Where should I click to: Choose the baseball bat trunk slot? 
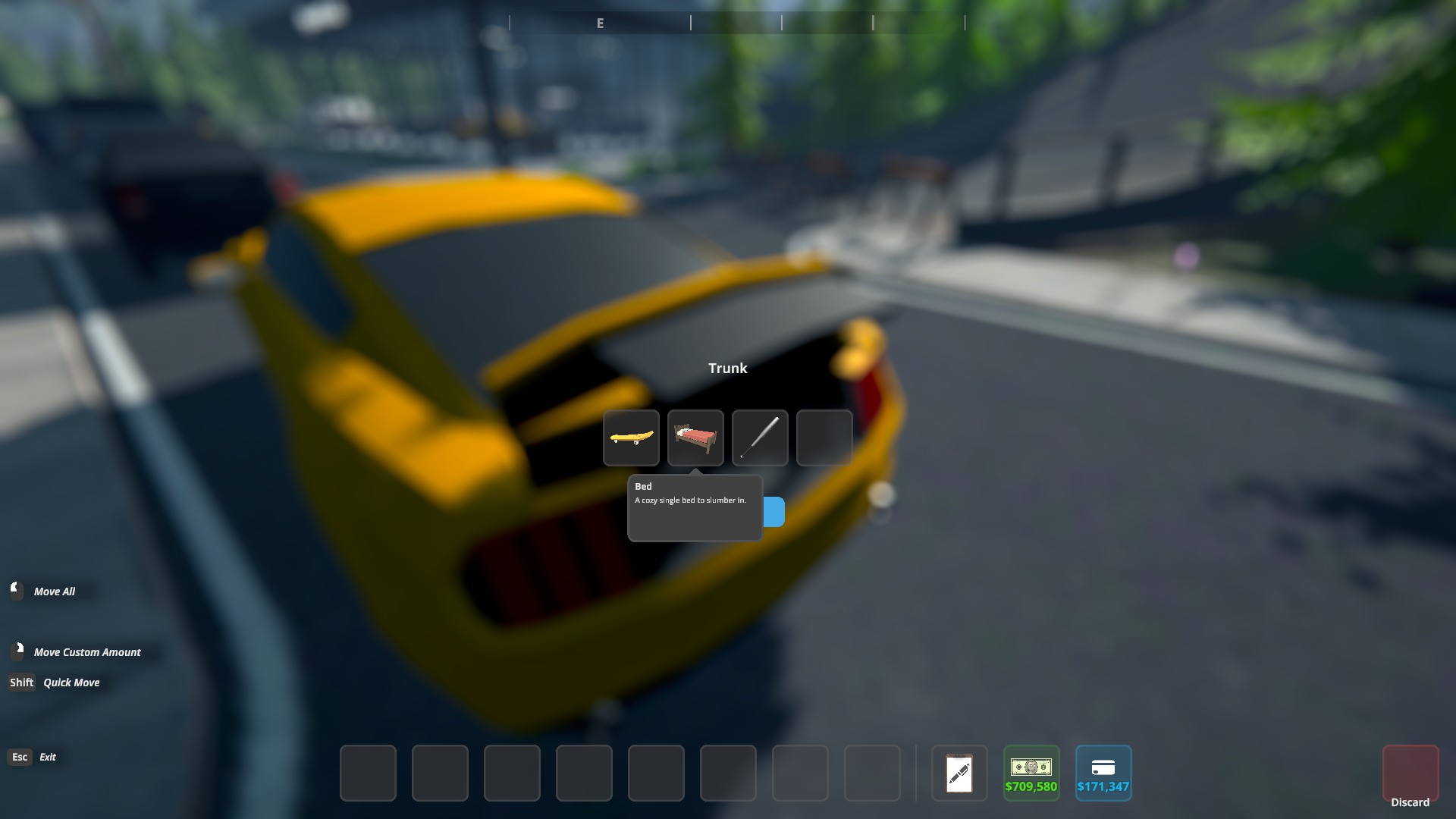click(760, 438)
